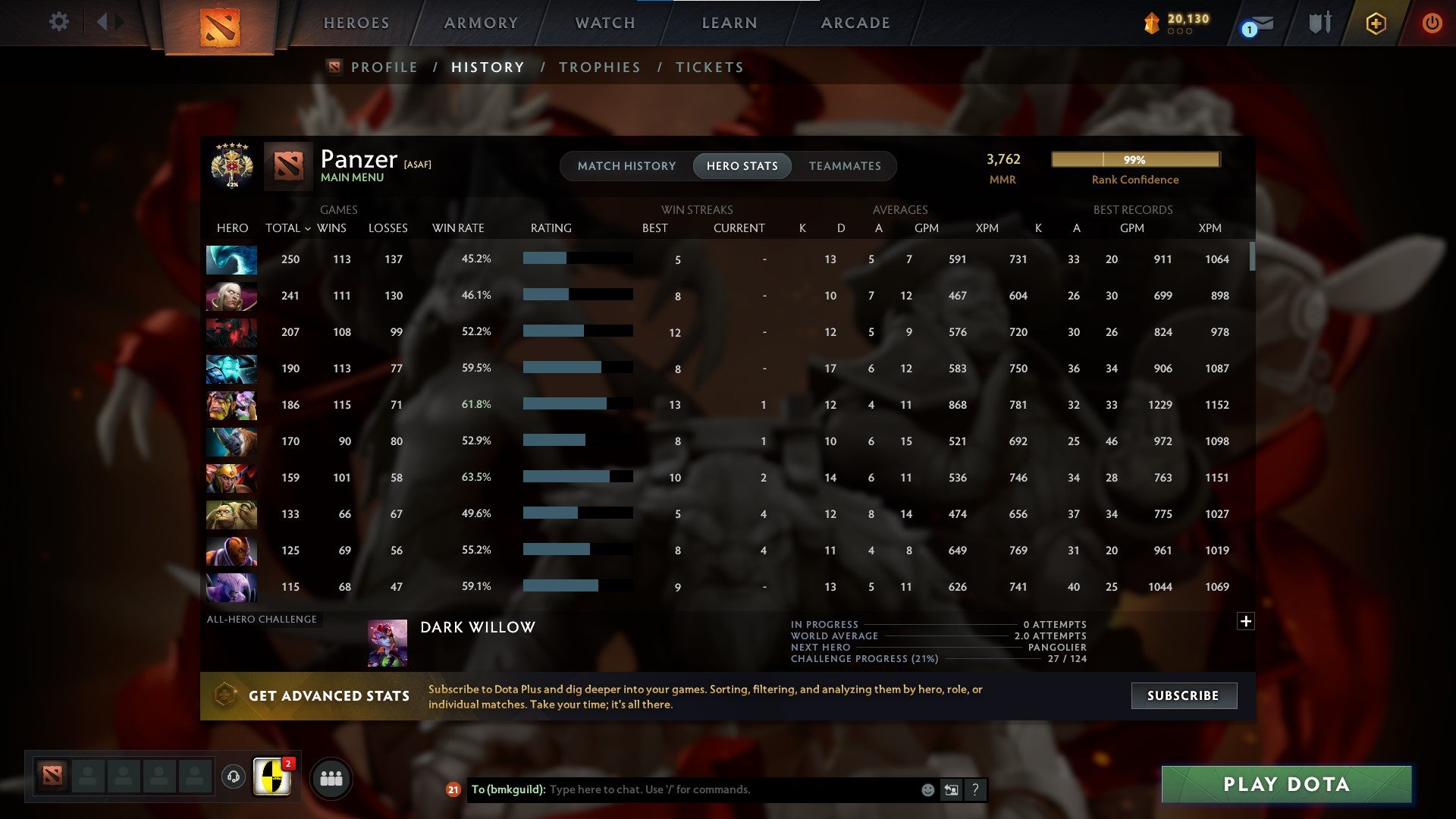Click the Rank Confidence progress bar
Image resolution: width=1456 pixels, height=819 pixels.
click(1135, 159)
